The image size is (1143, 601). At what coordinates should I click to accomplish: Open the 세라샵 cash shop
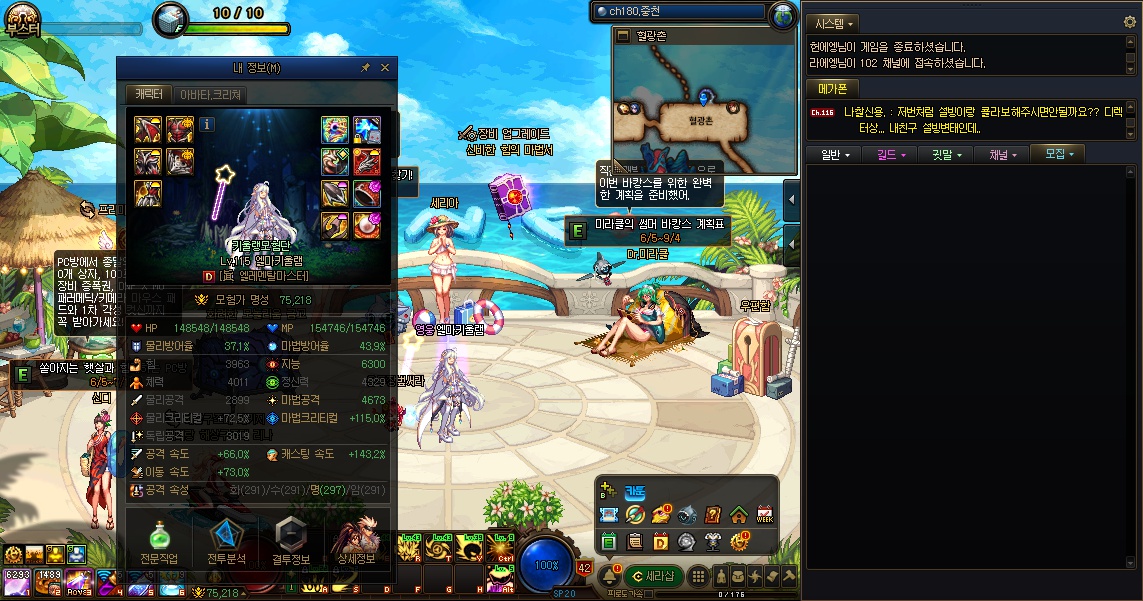654,577
